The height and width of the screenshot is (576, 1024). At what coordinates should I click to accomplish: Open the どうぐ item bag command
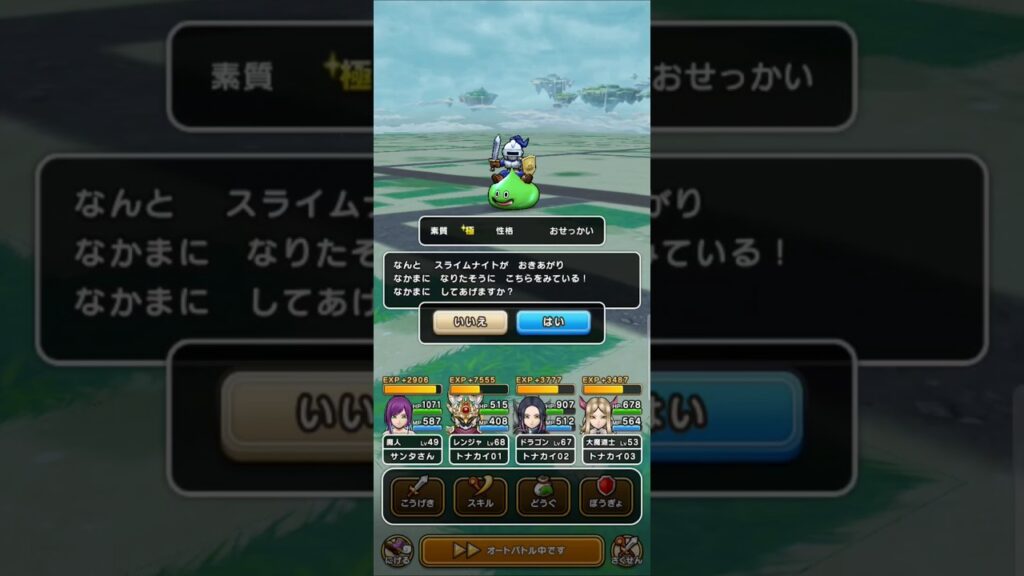coord(543,497)
